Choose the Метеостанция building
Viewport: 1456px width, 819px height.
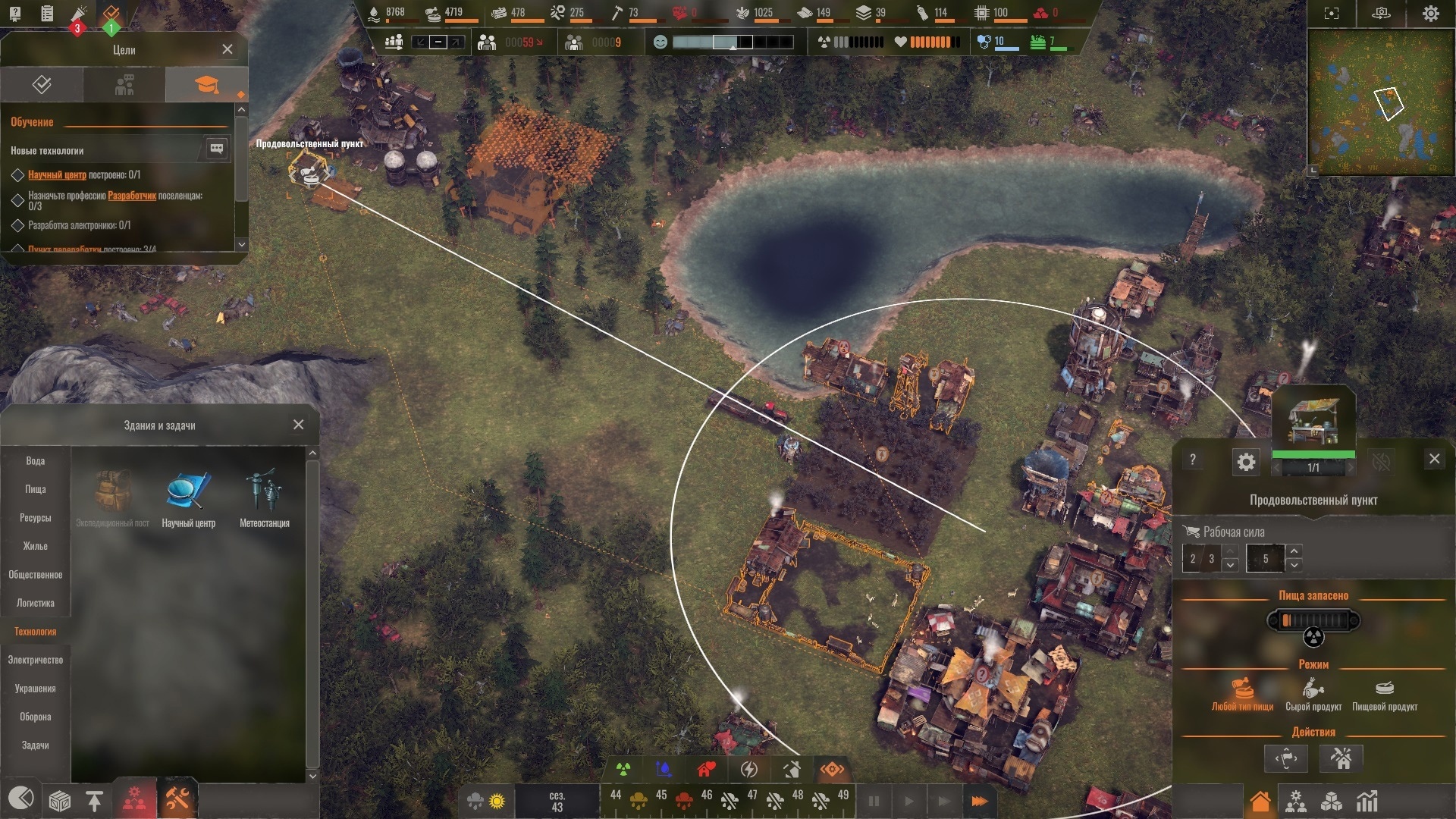[264, 498]
